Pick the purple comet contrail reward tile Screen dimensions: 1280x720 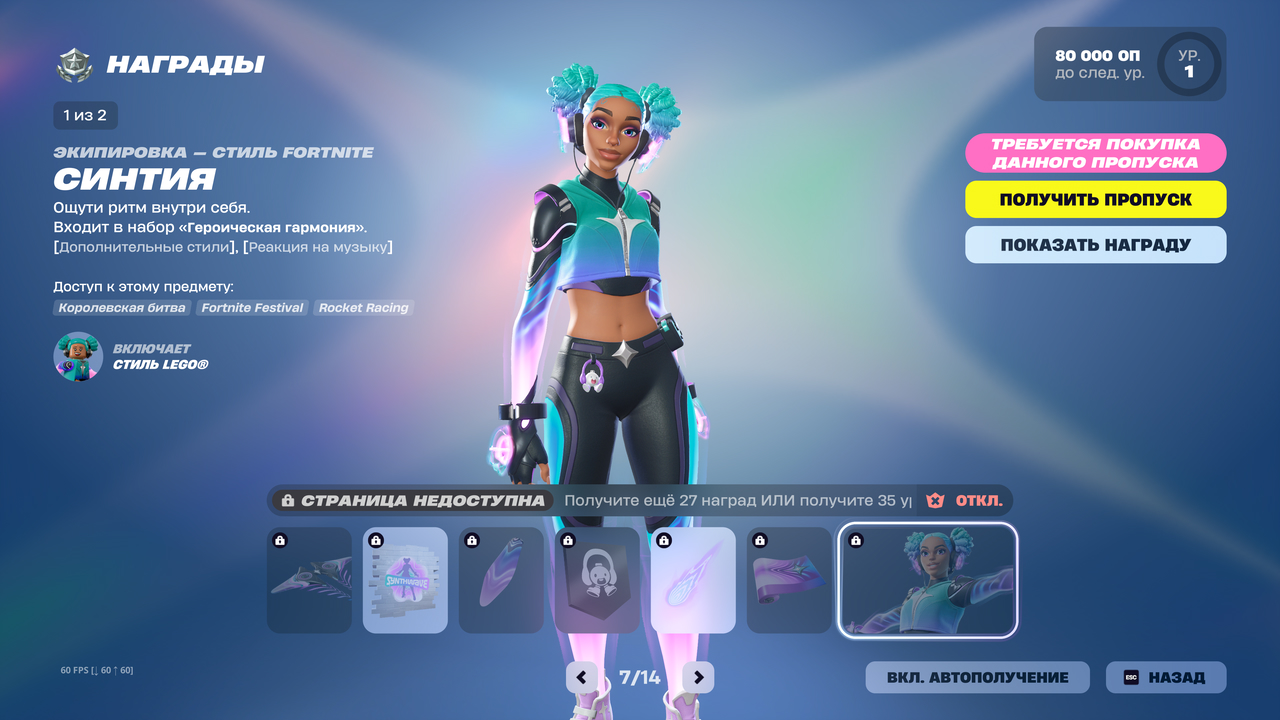[x=693, y=580]
